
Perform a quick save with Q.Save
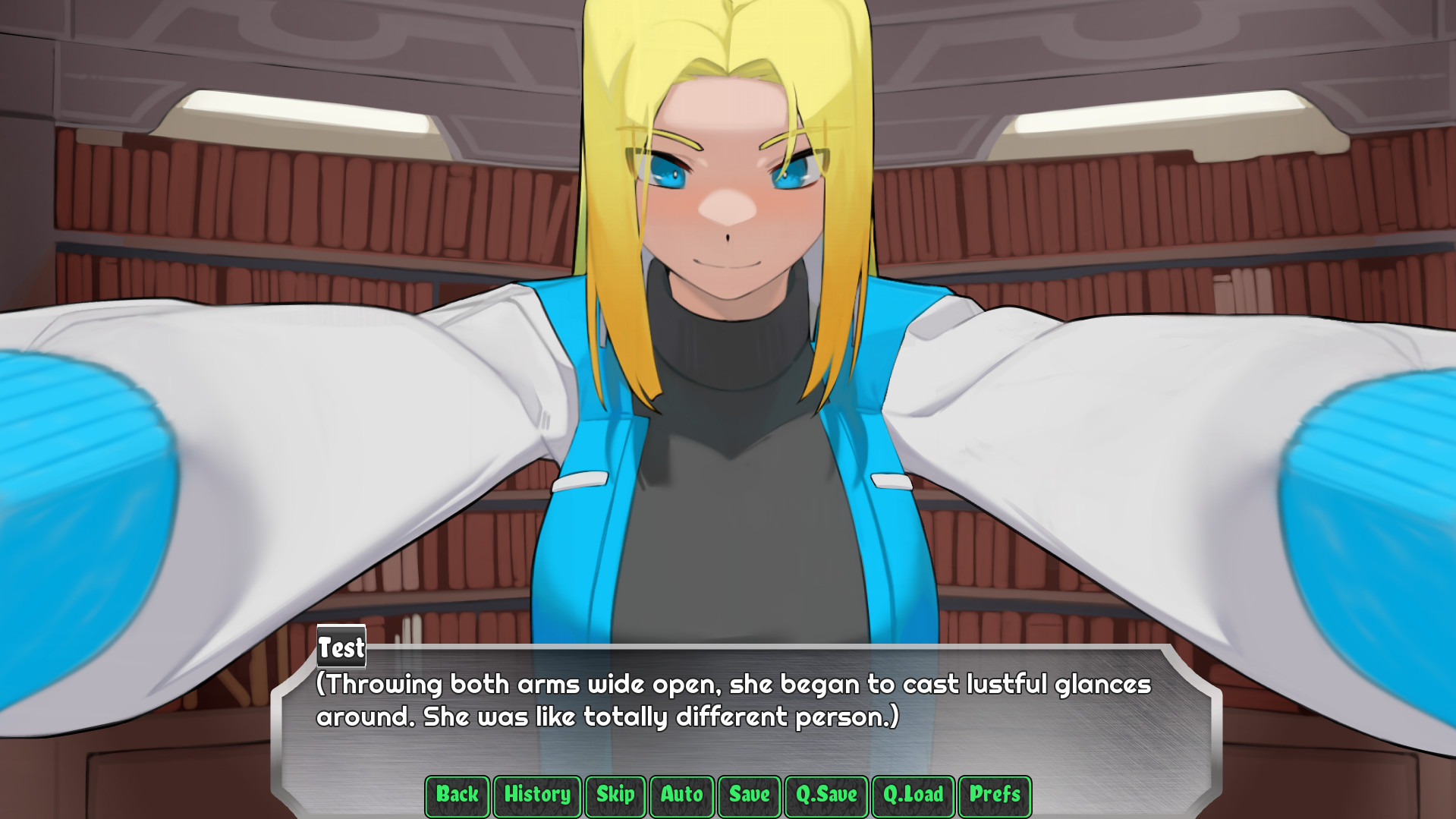coord(825,796)
